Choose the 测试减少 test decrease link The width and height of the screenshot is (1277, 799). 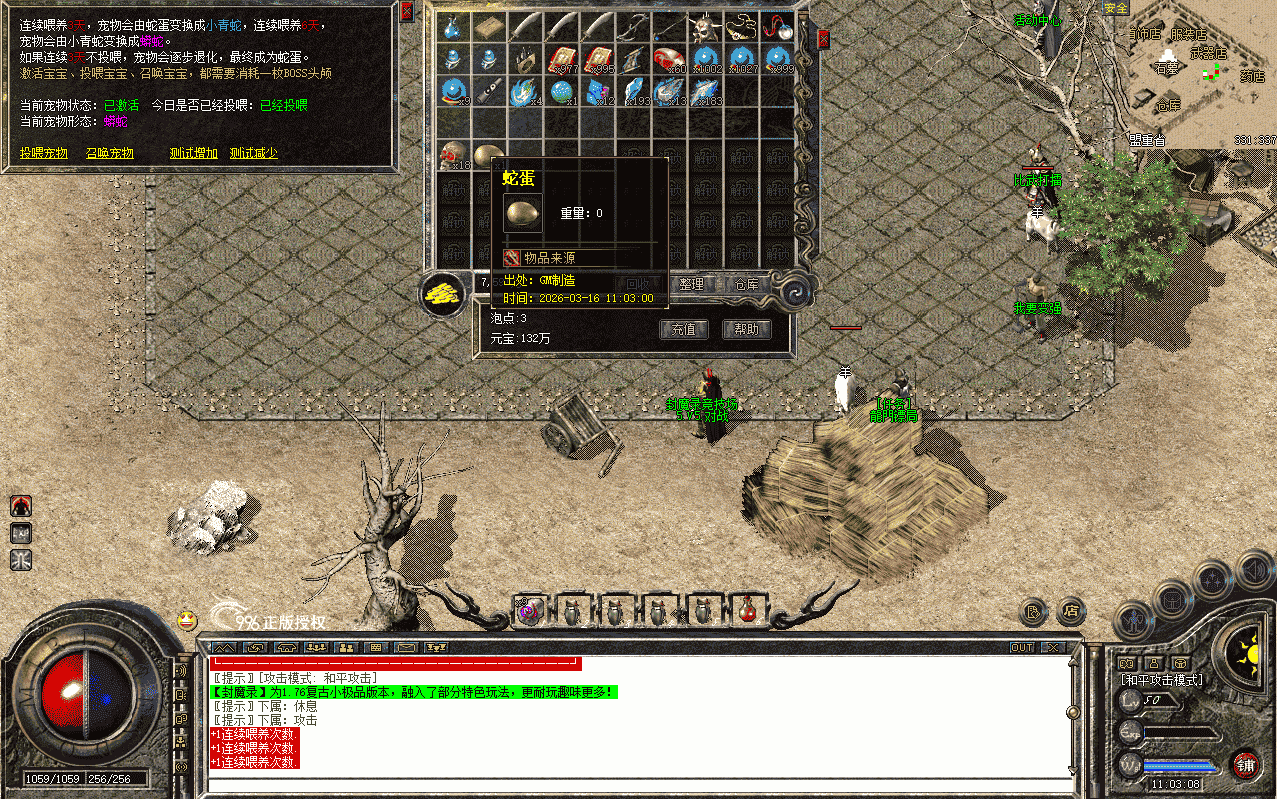(x=254, y=153)
